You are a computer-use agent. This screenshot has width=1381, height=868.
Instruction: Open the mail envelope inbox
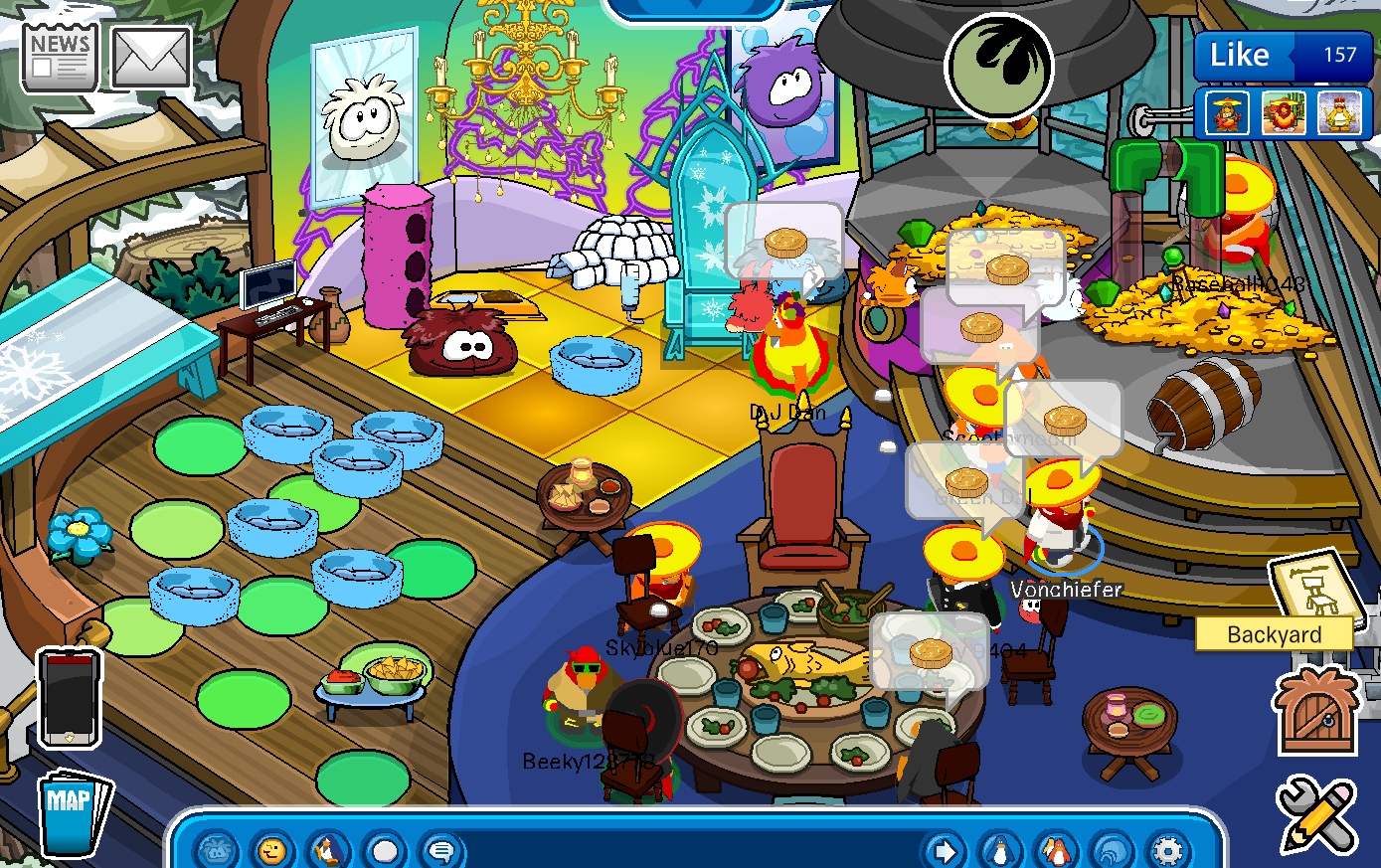coord(150,58)
